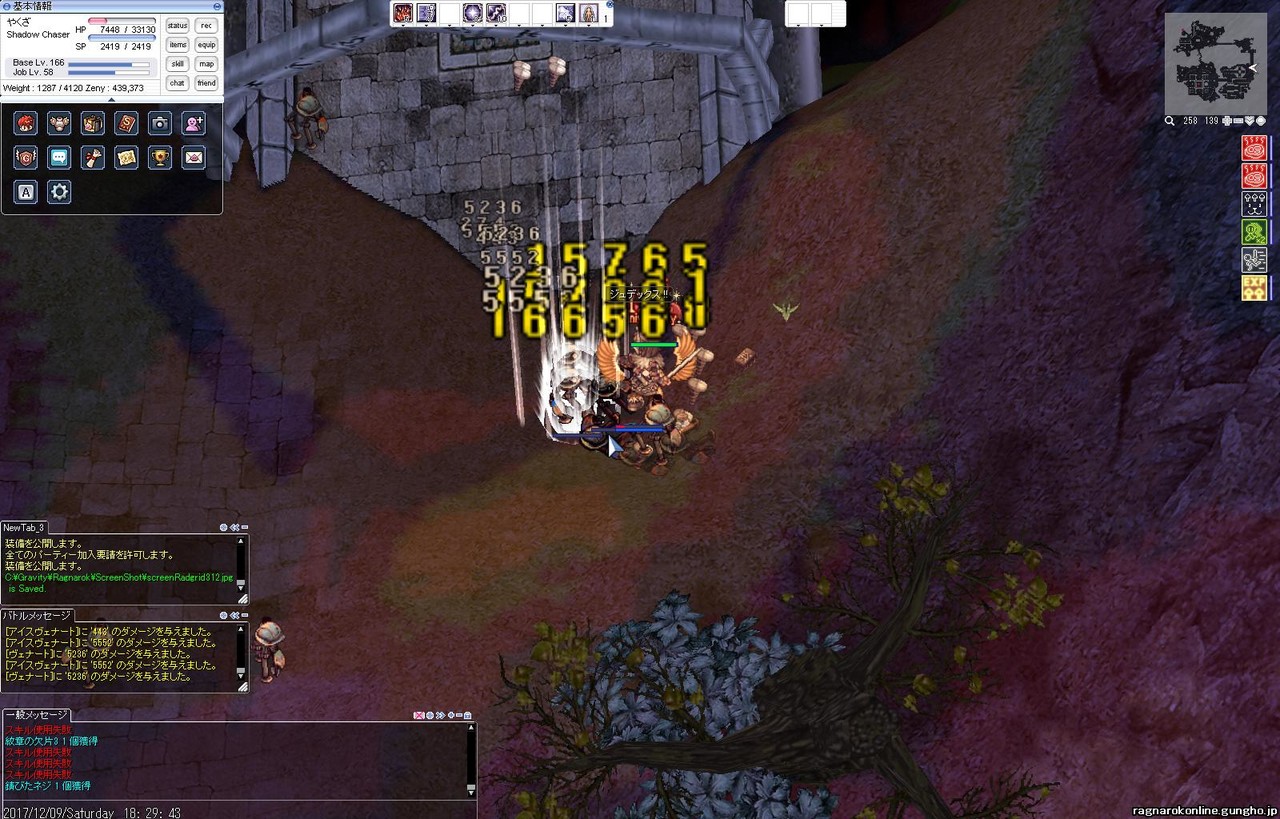Open the chat room button
Image resolution: width=1280 pixels, height=819 pixels.
pyautogui.click(x=177, y=83)
